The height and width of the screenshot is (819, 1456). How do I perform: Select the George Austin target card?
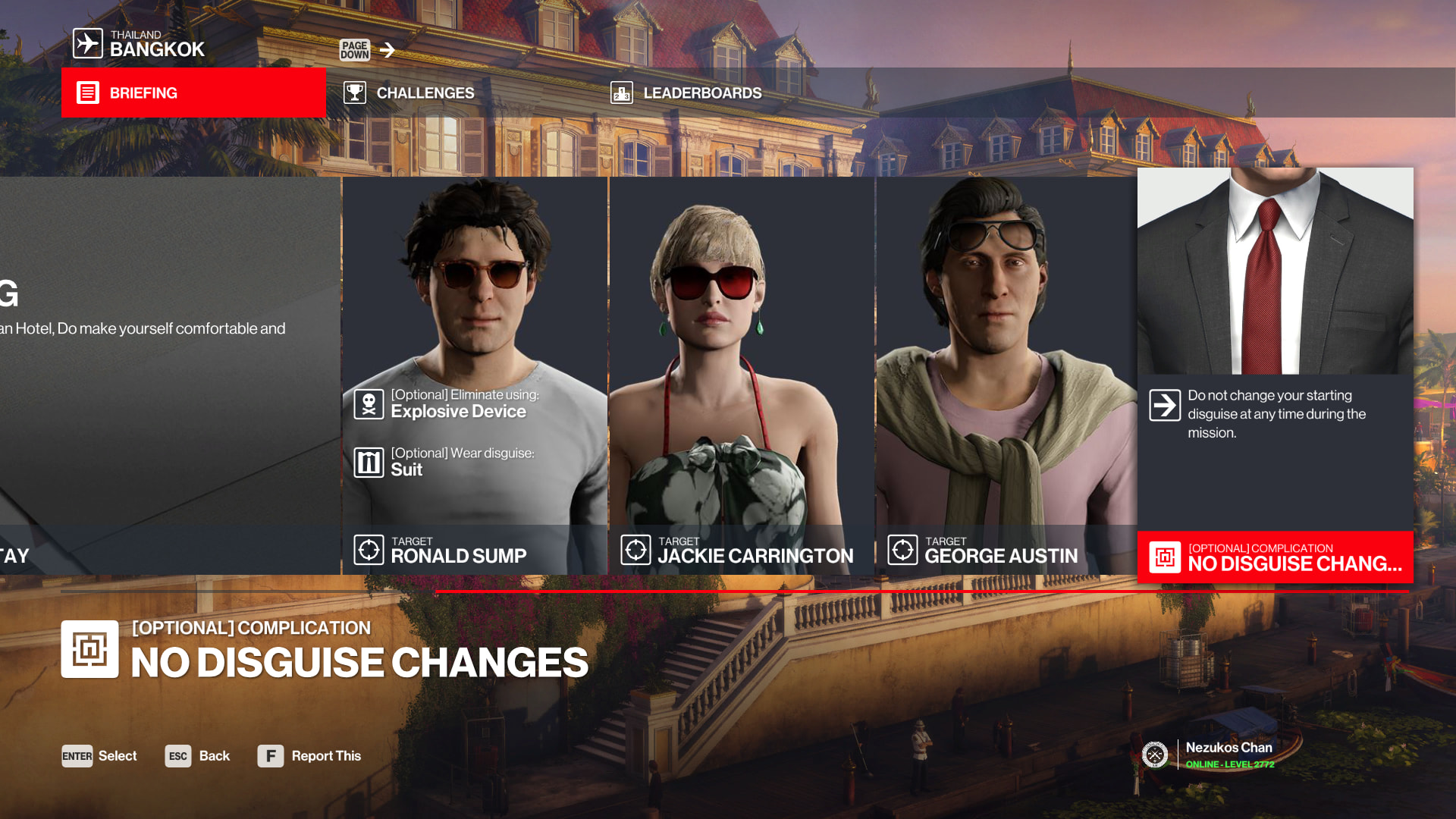point(1007,375)
